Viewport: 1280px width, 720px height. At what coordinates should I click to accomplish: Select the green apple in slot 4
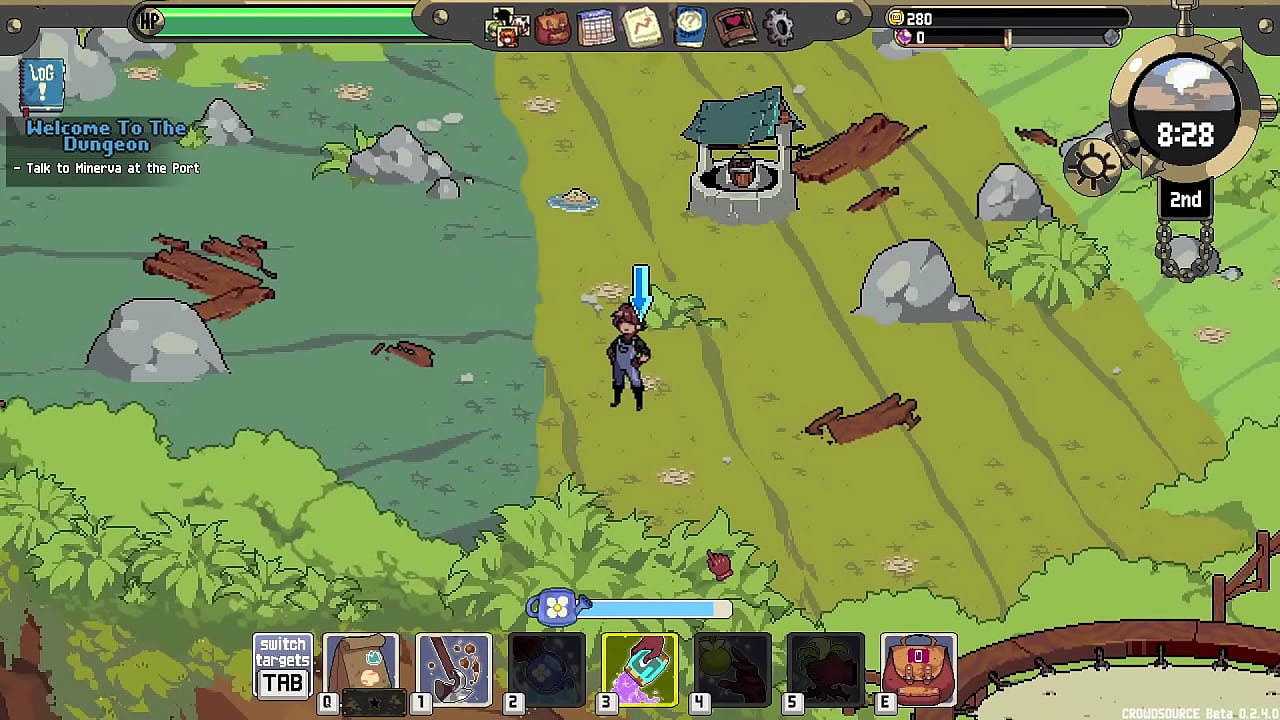point(733,666)
